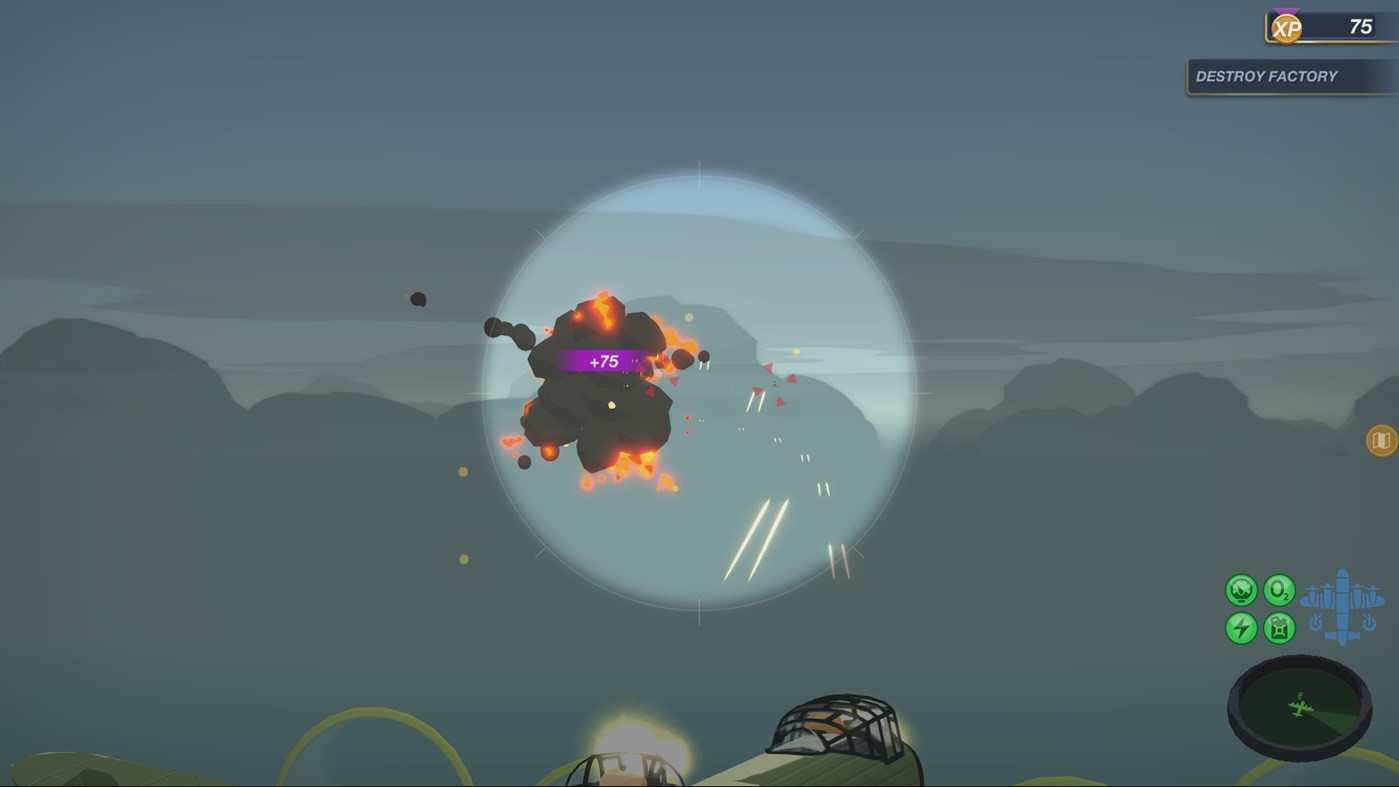Select the speed gauge status icon
Viewport: 1399px width, 787px height.
click(x=1241, y=590)
